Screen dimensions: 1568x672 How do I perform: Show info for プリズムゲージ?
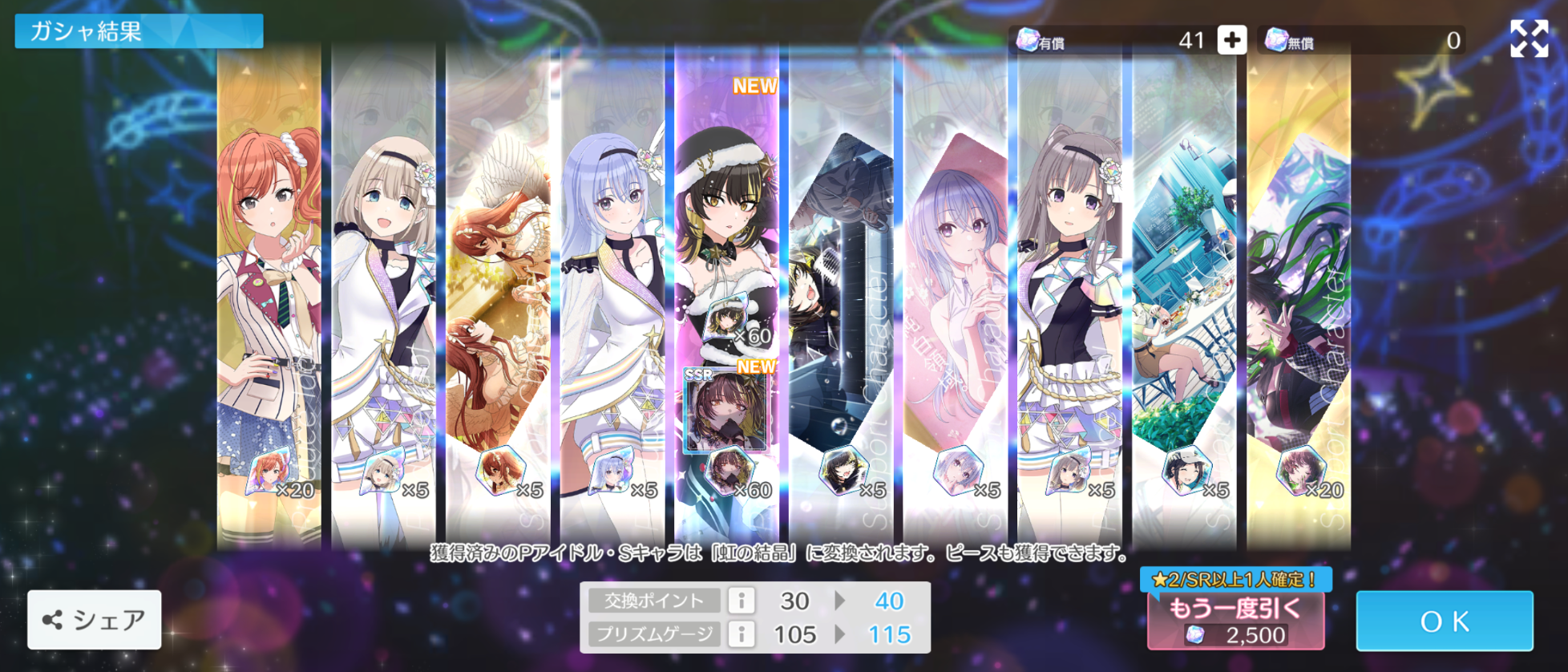tap(742, 634)
